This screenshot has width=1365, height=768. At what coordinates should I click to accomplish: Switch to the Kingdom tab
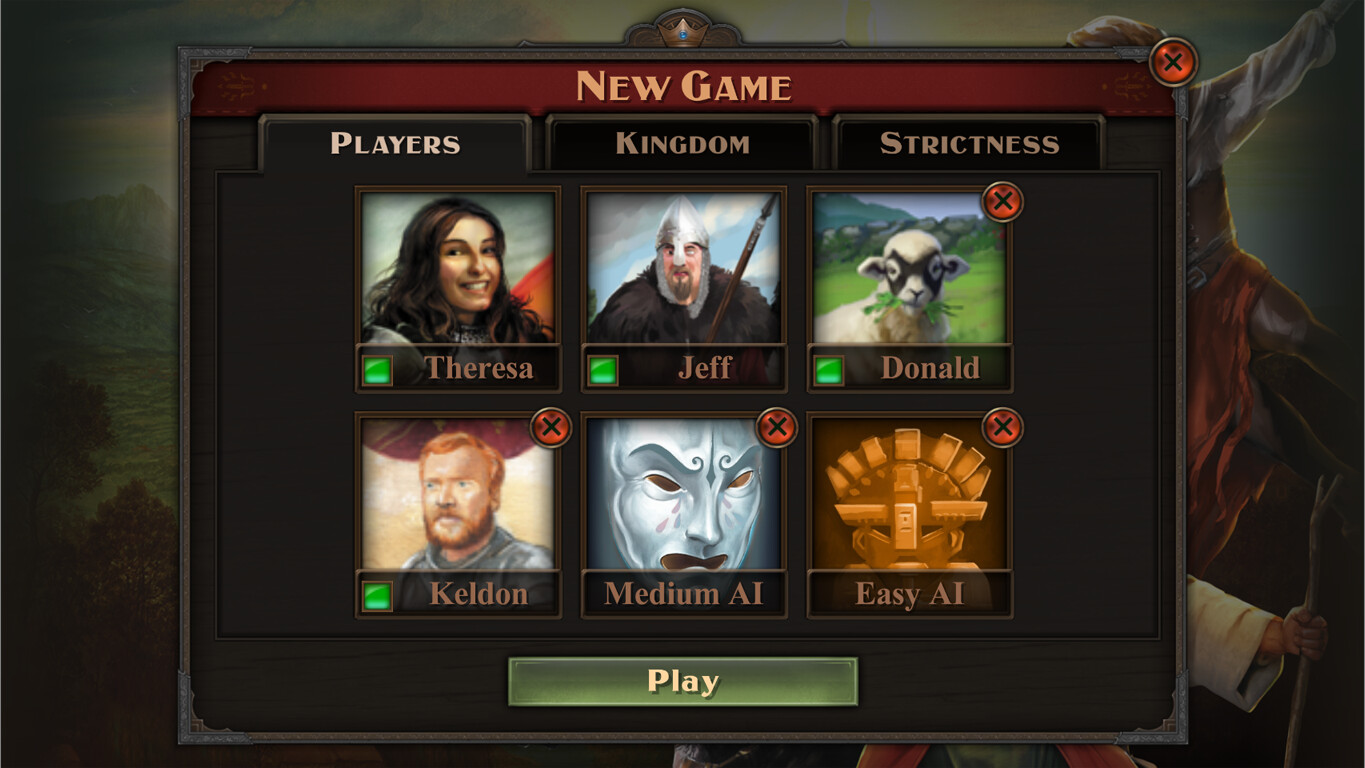coord(683,143)
